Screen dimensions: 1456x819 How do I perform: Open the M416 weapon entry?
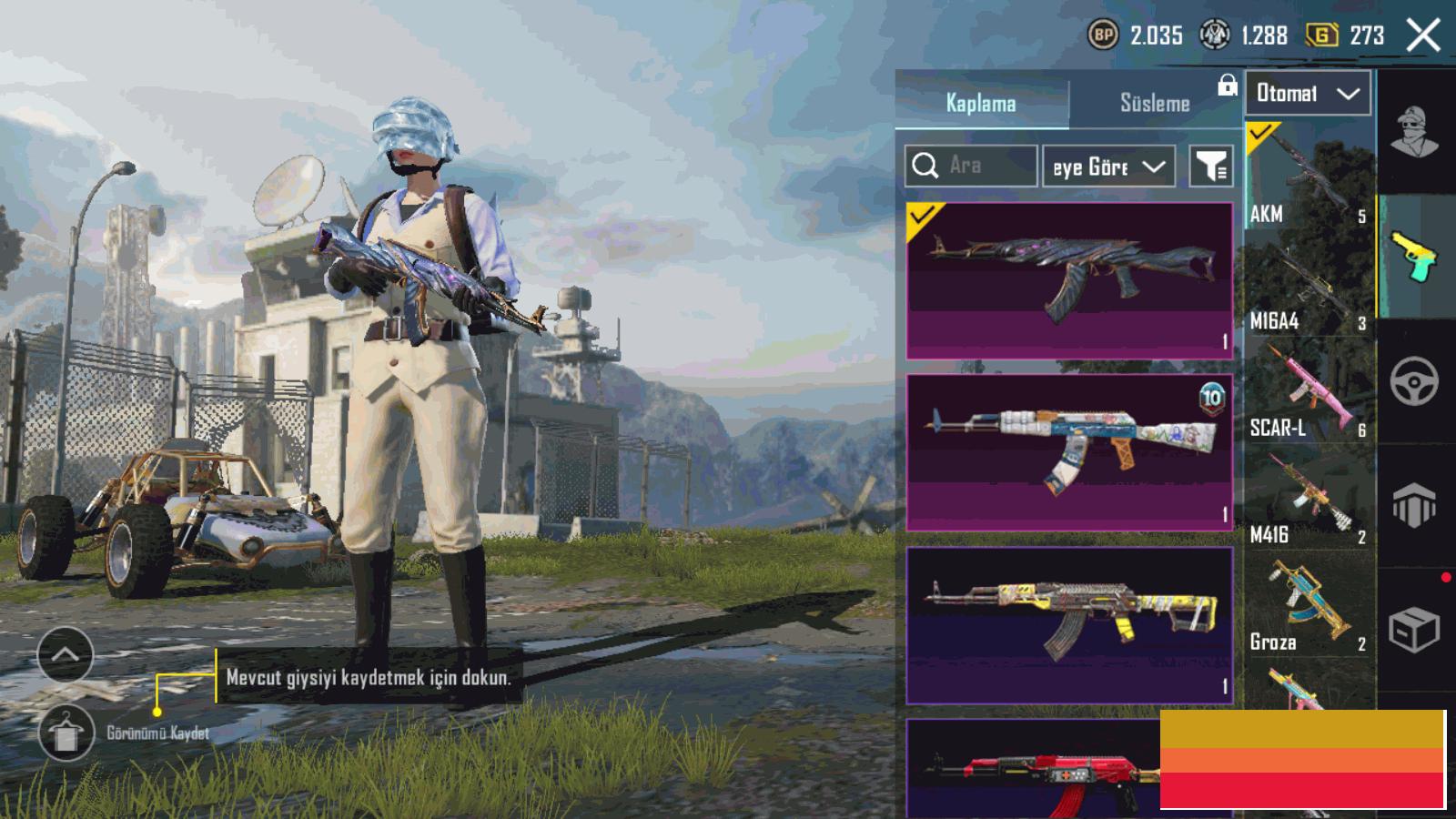coord(1309,499)
